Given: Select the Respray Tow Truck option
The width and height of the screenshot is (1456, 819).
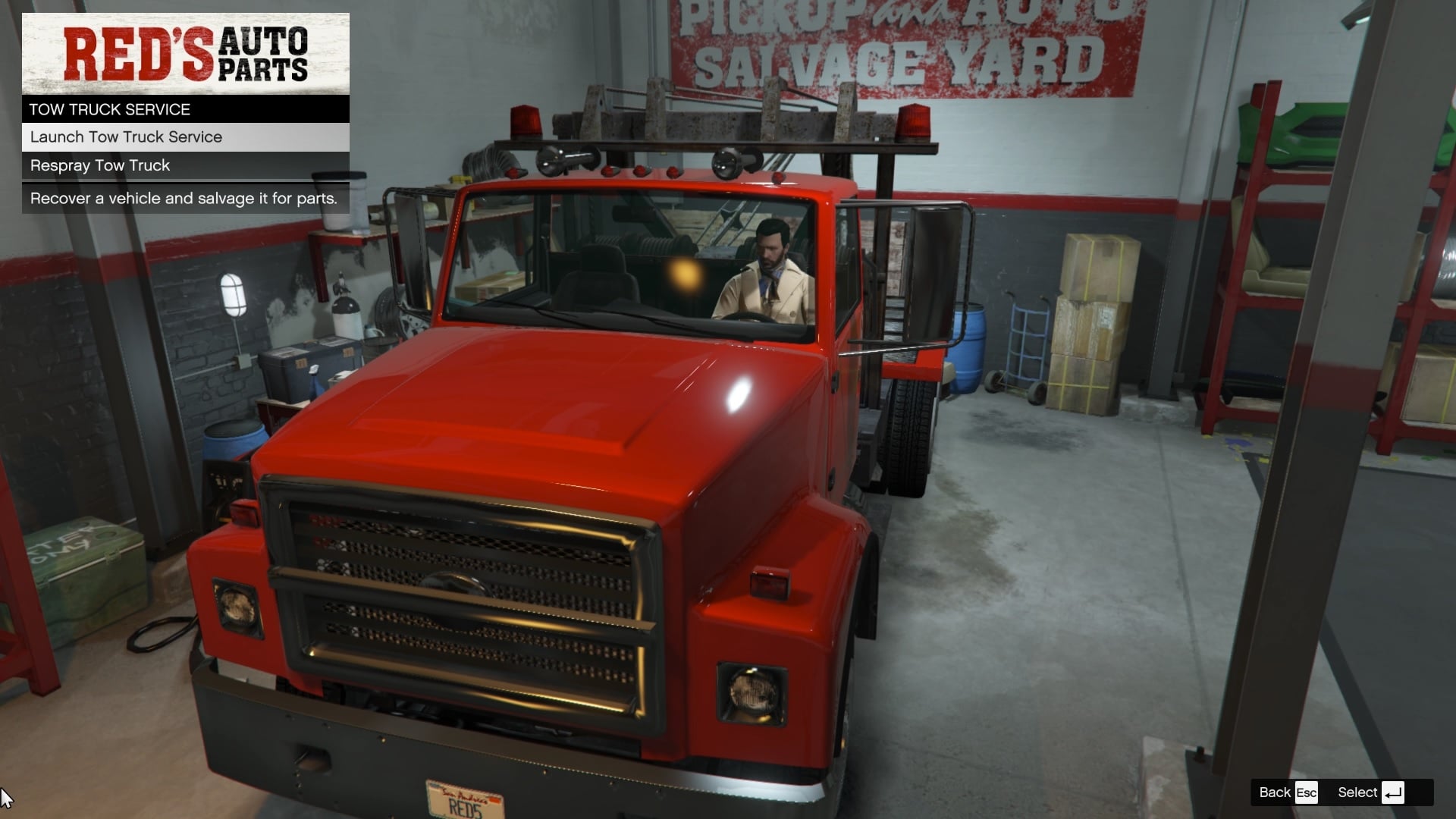Looking at the screenshot, I should [x=99, y=165].
